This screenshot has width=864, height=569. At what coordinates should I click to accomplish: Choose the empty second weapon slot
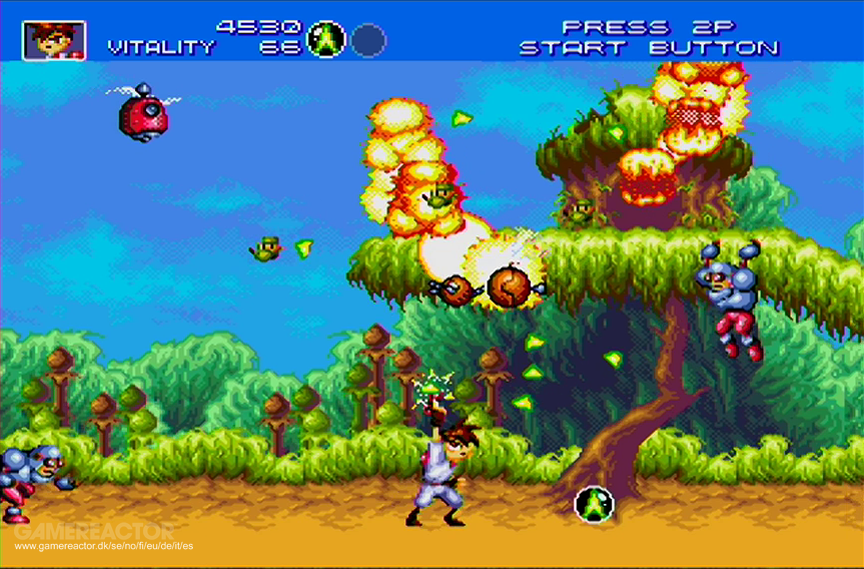coord(368,40)
